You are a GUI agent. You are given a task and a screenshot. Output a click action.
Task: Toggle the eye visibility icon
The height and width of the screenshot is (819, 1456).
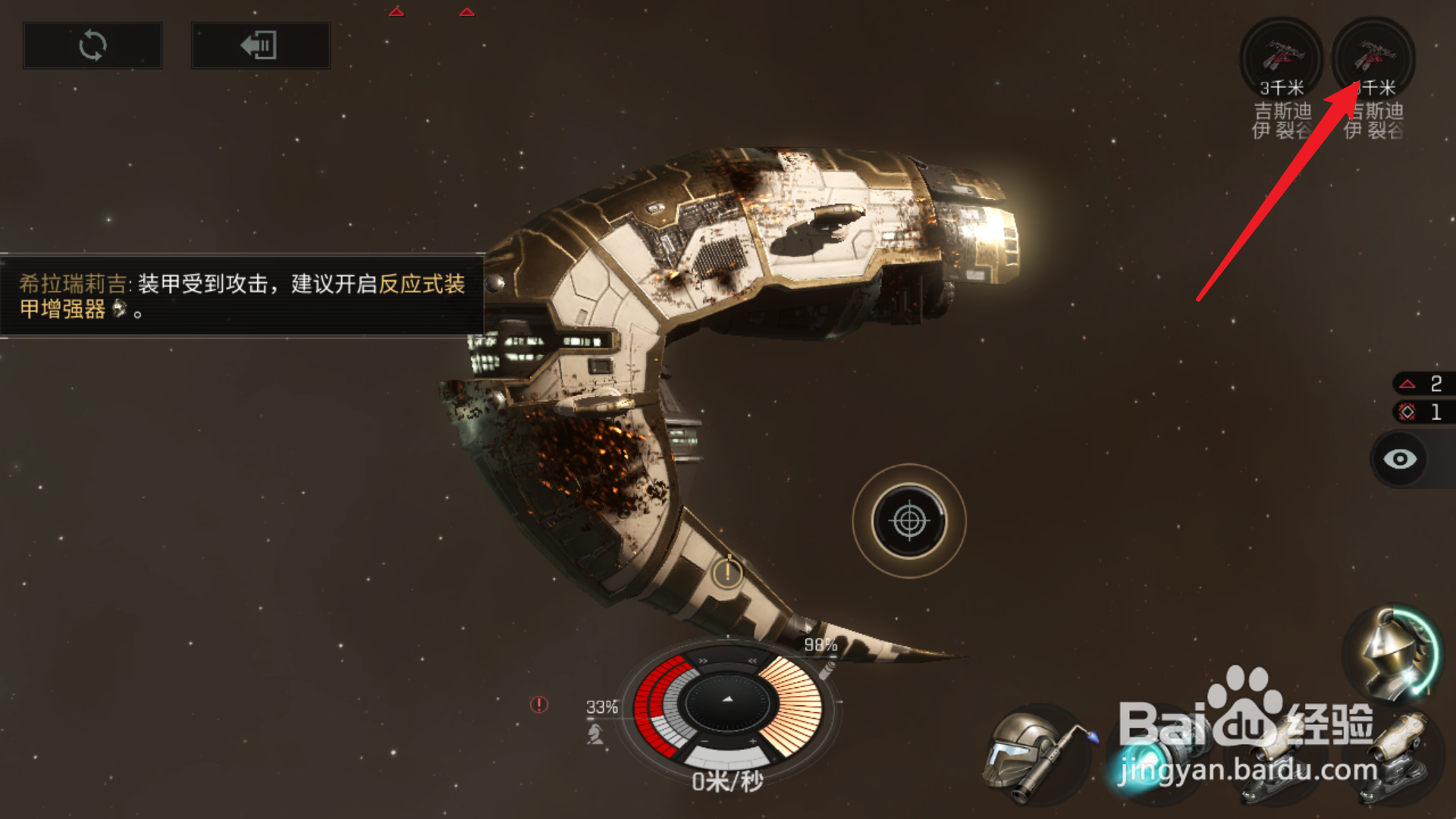pos(1400,459)
